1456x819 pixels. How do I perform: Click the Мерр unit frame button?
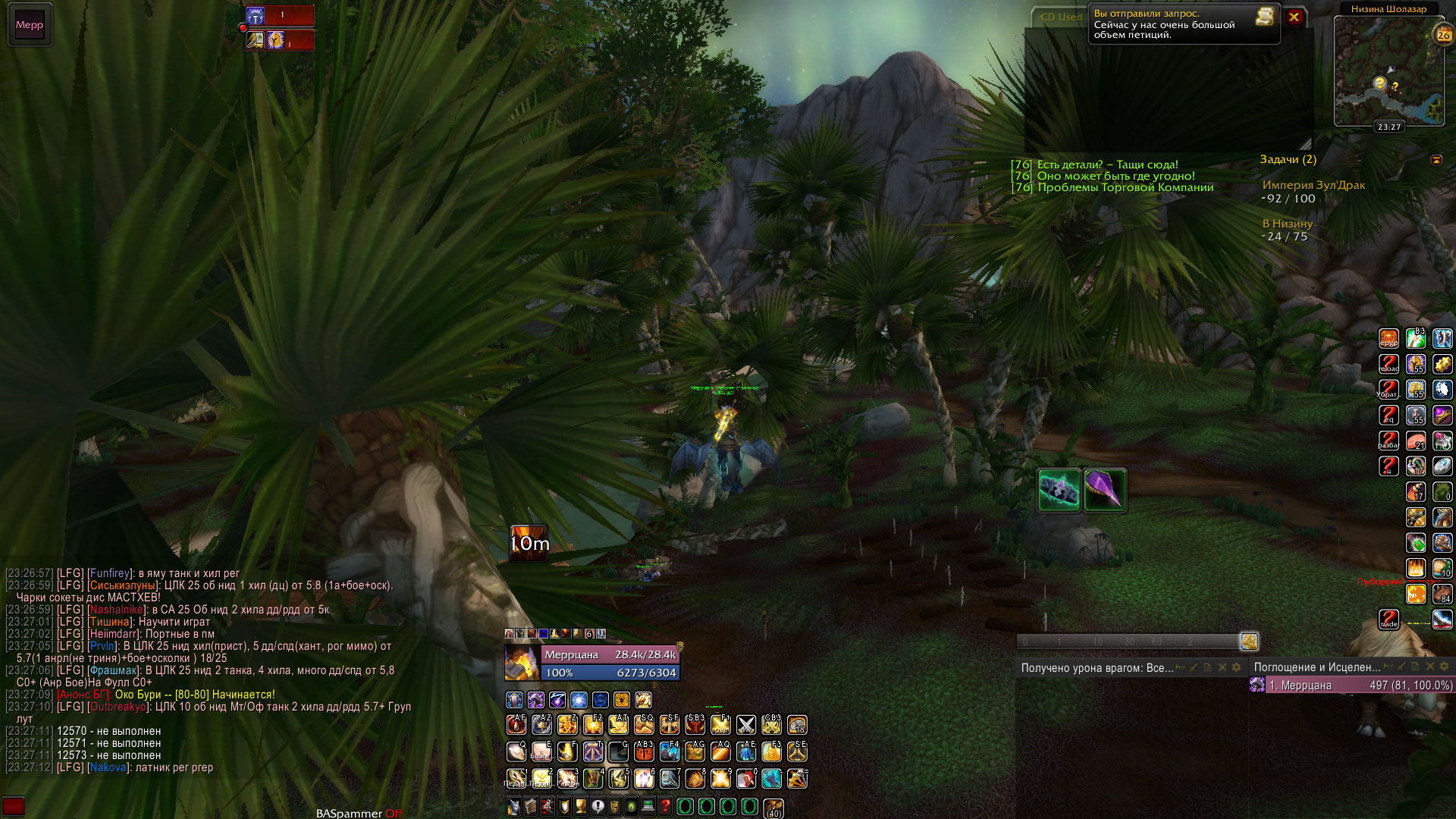tap(30, 25)
